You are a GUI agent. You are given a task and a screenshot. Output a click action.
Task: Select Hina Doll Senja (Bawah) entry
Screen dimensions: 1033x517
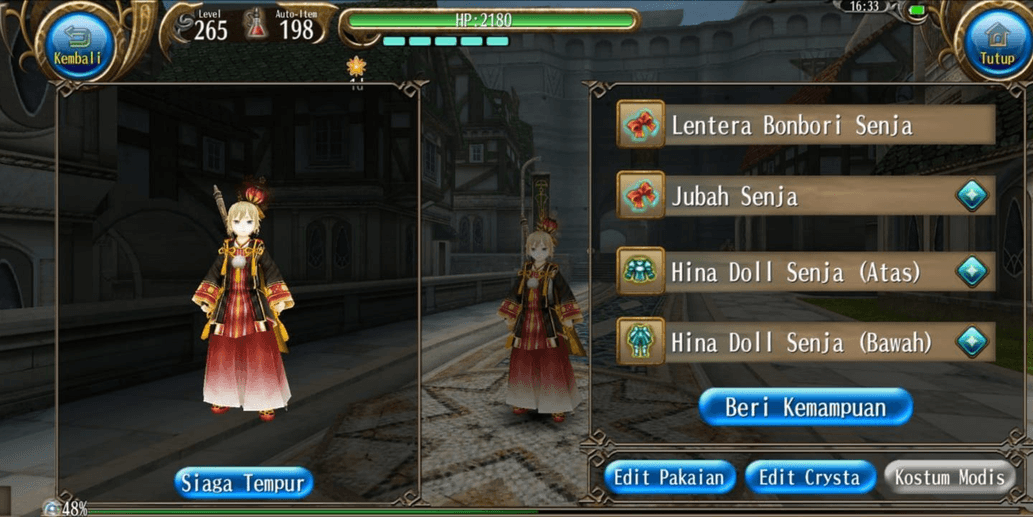tap(790, 342)
